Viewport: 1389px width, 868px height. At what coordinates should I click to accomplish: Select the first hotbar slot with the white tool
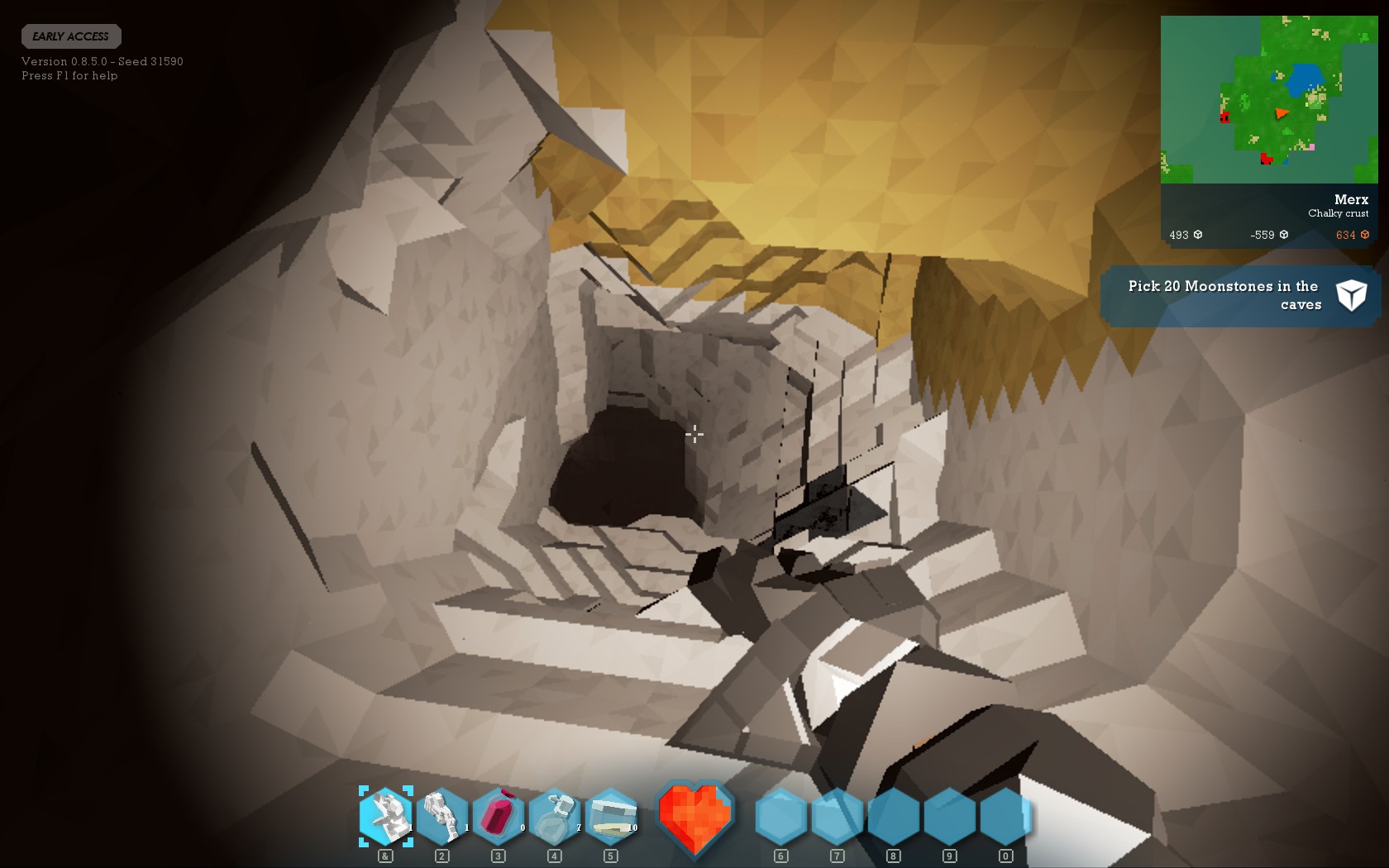click(386, 817)
